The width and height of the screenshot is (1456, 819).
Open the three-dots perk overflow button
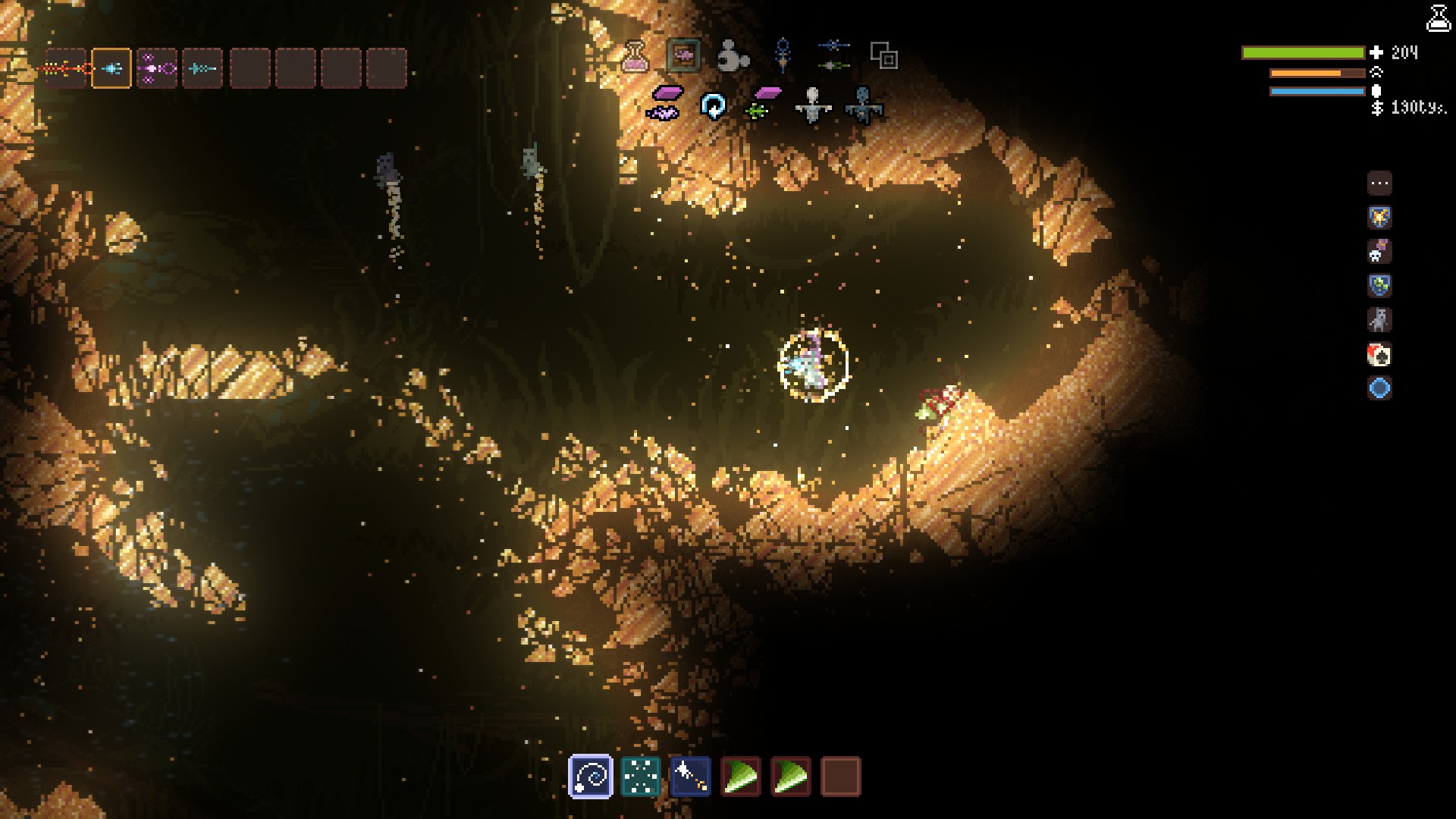[1379, 184]
